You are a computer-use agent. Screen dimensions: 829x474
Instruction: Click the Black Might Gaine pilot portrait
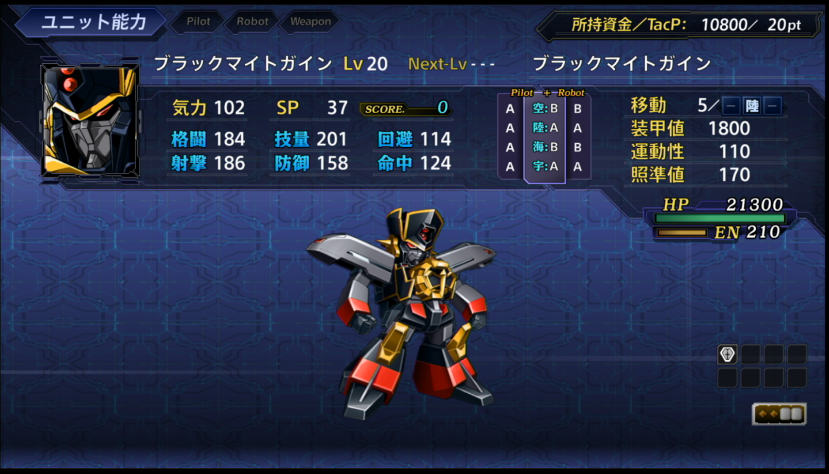pos(89,120)
